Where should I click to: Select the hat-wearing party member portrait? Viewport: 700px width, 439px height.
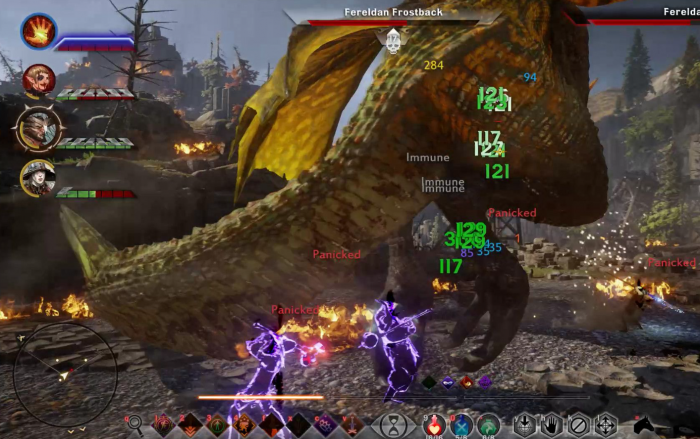click(x=38, y=177)
